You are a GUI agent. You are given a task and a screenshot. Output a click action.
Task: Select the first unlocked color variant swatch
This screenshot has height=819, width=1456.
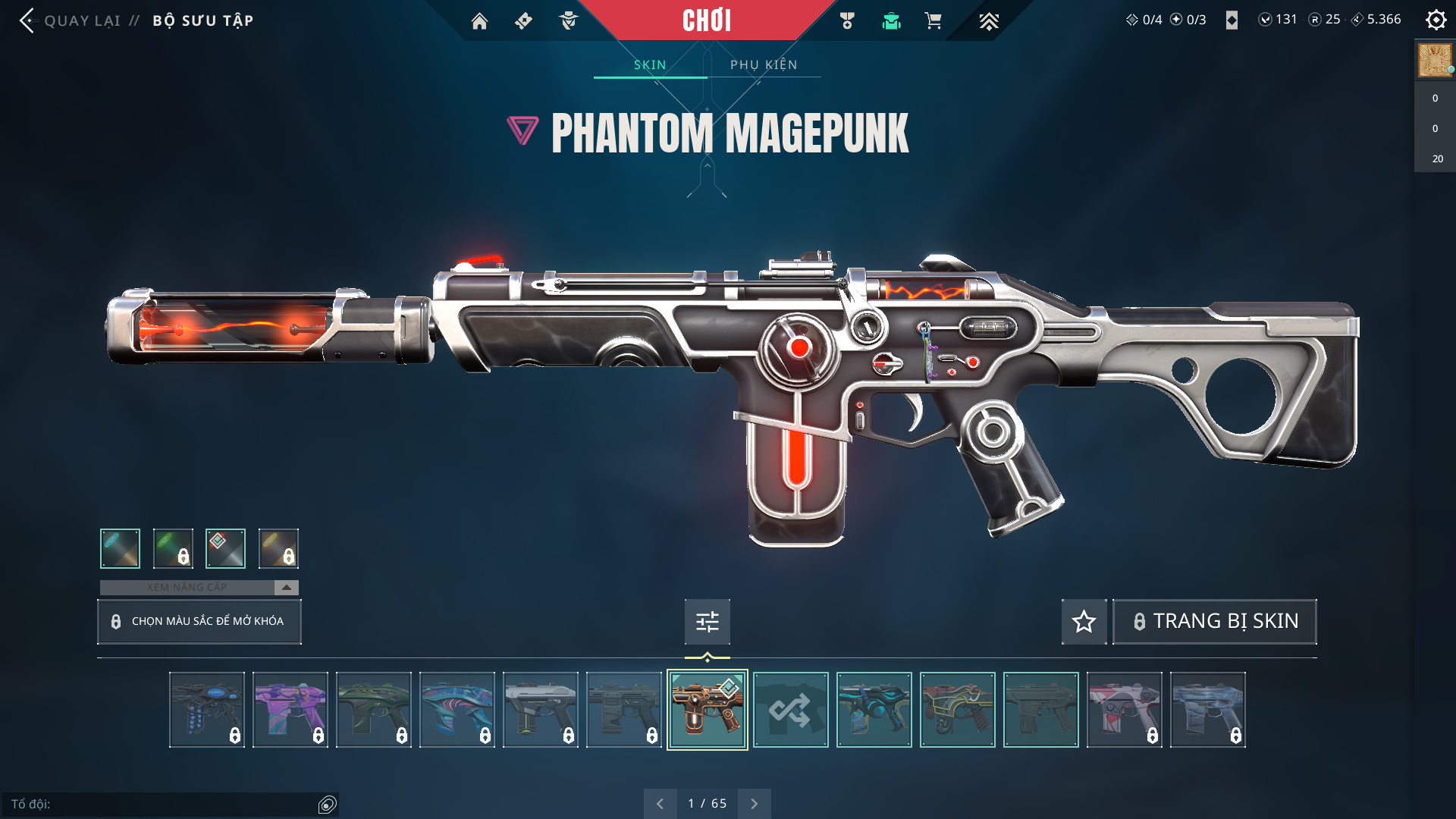point(120,548)
